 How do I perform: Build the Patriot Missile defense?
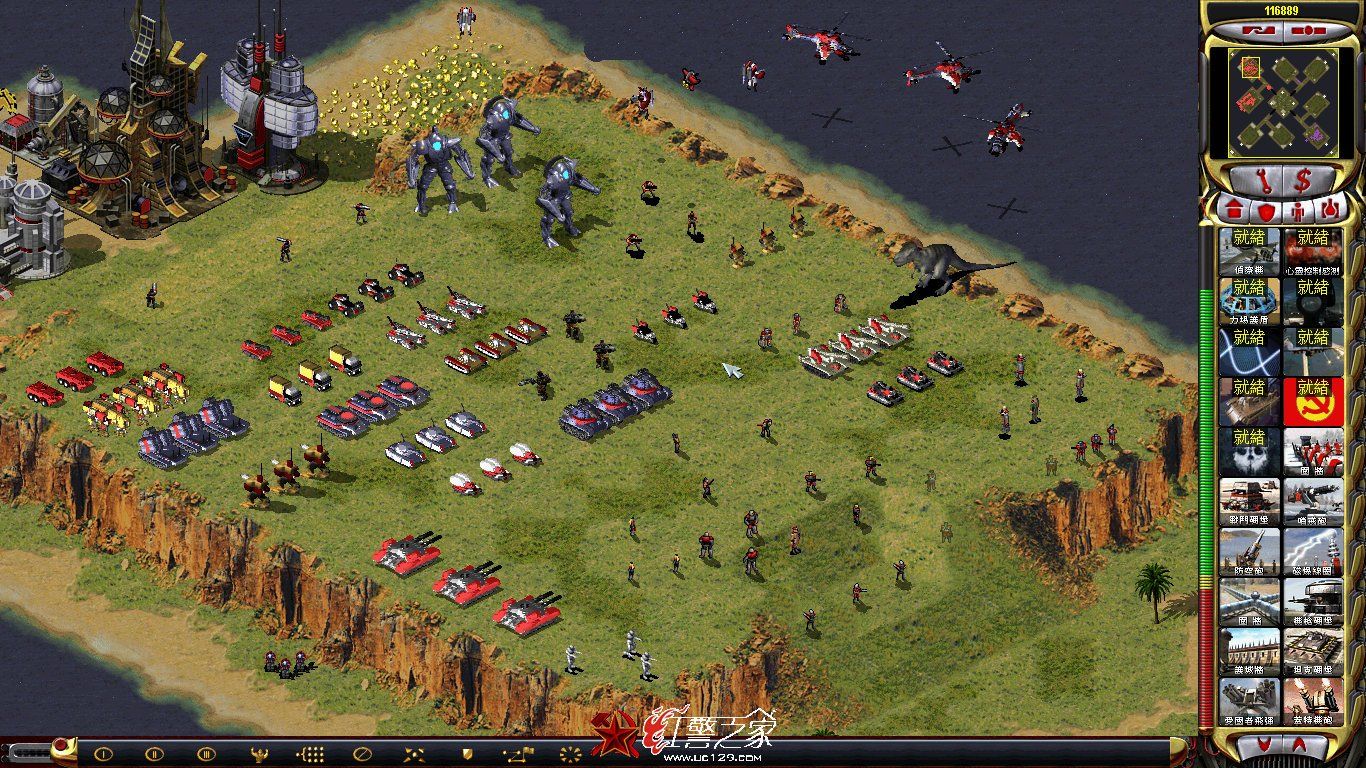click(1249, 702)
